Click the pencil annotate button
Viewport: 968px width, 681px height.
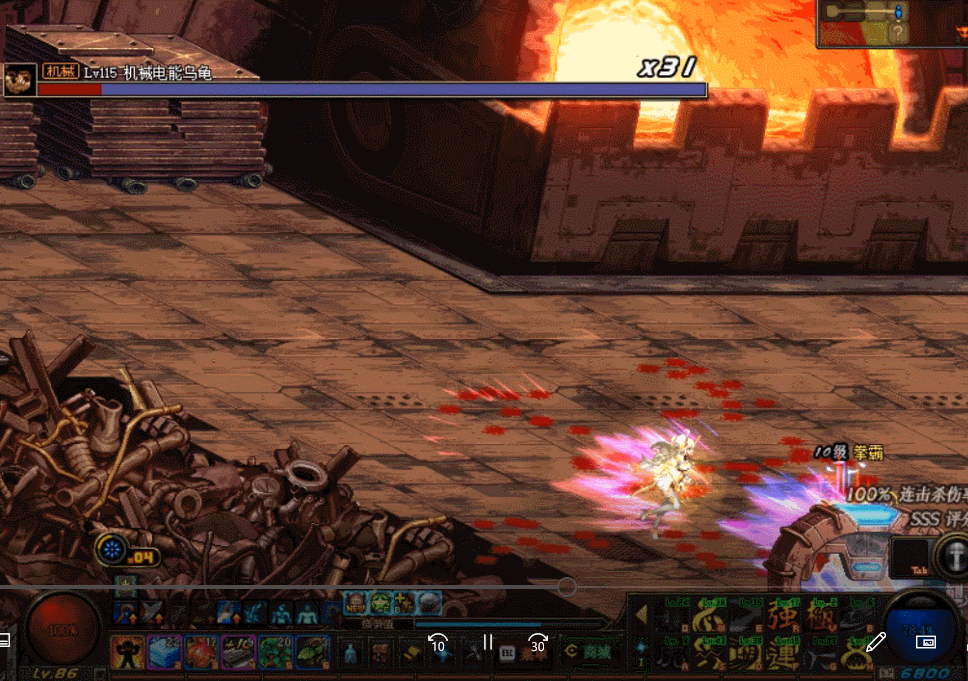click(877, 642)
